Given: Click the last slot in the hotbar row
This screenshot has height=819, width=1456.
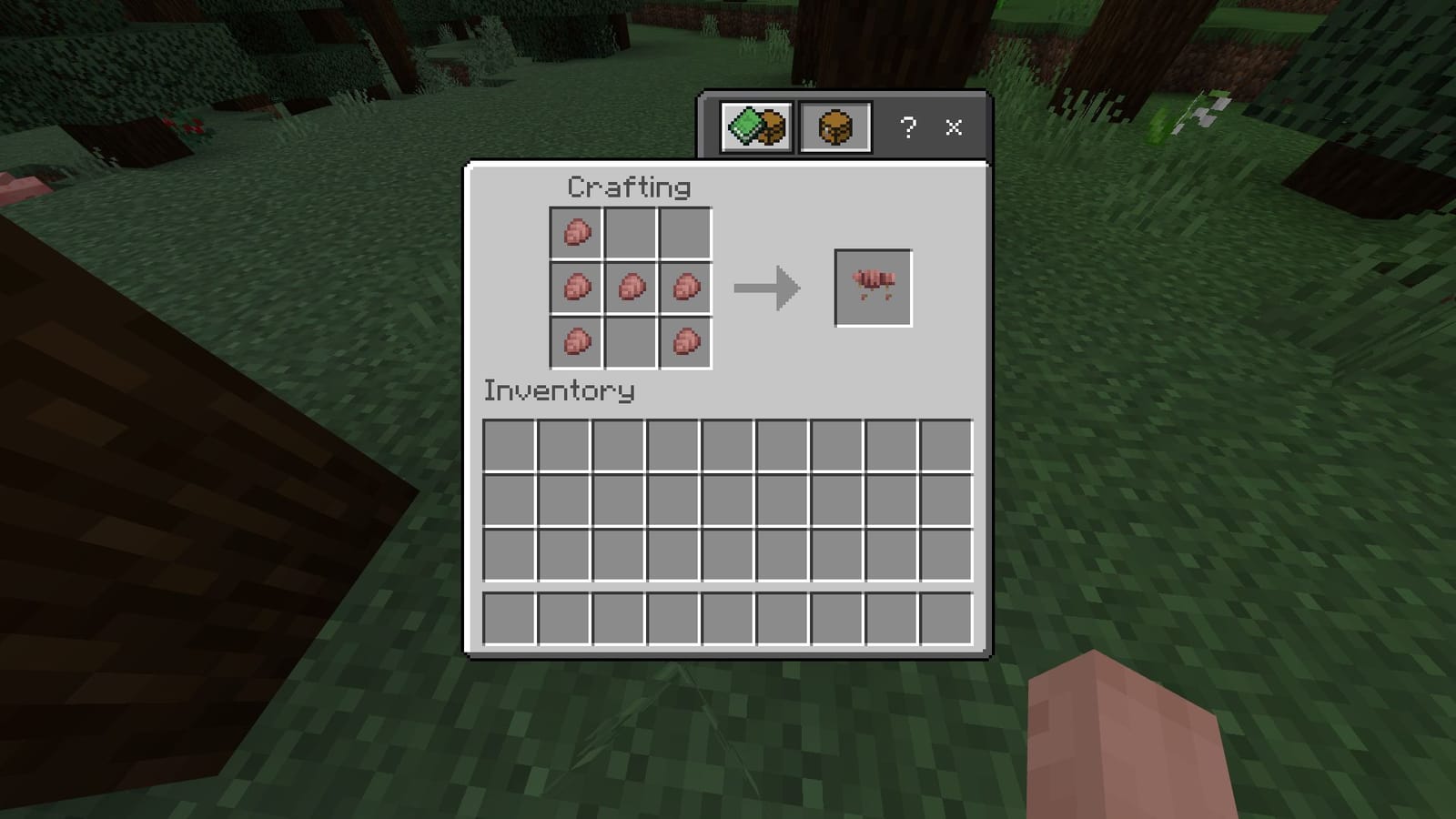Looking at the screenshot, I should coord(946,620).
